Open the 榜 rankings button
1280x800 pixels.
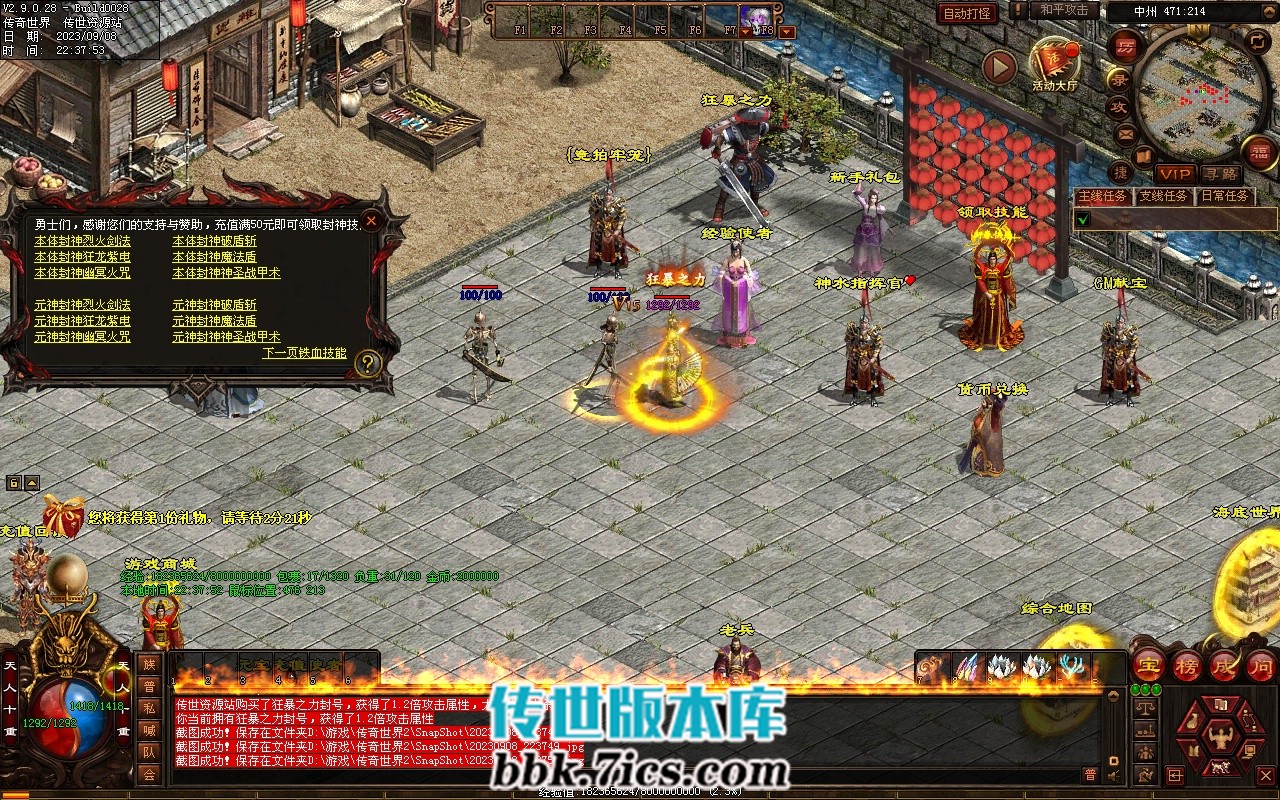click(1187, 664)
